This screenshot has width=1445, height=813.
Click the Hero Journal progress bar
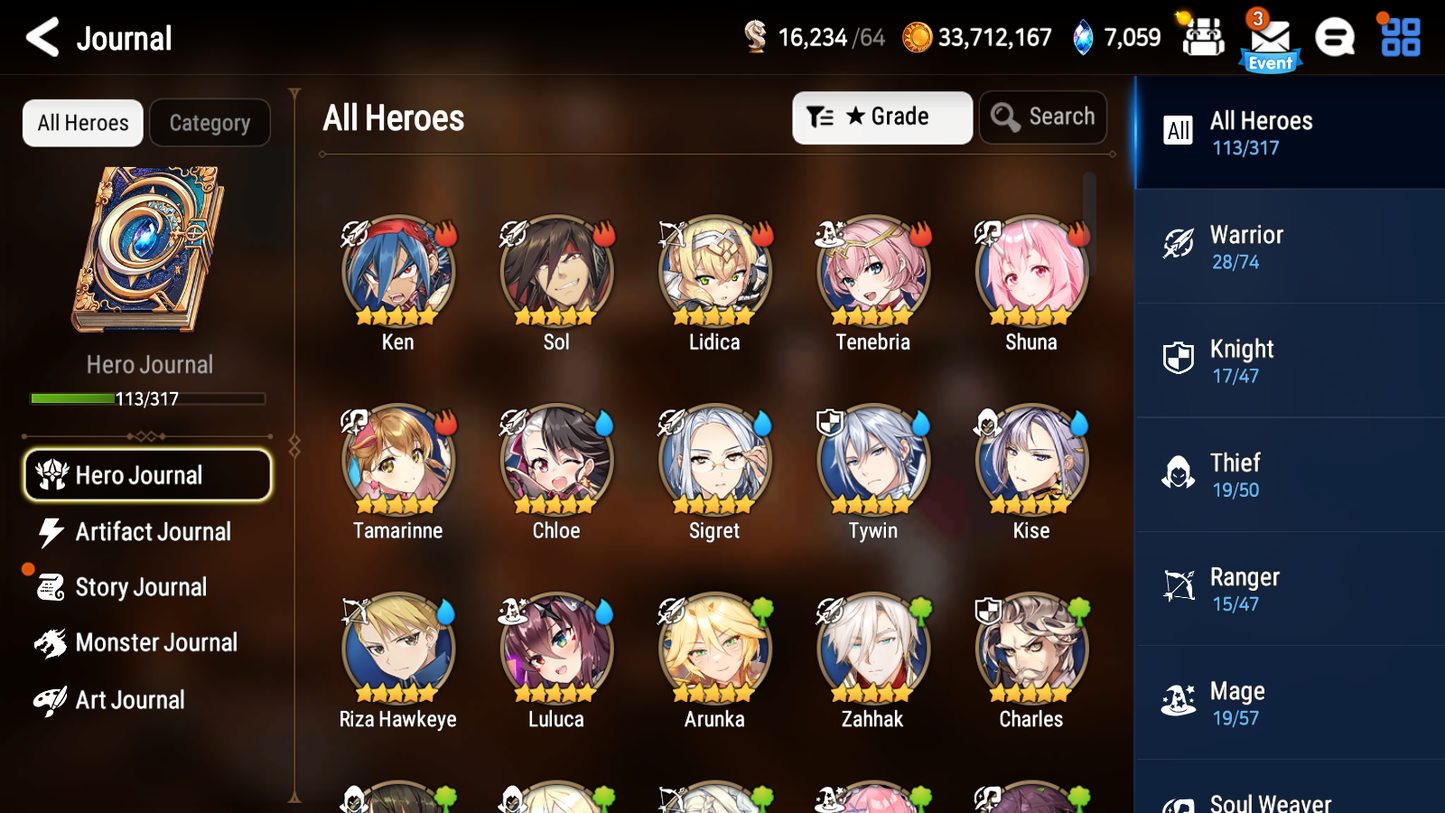coord(149,398)
